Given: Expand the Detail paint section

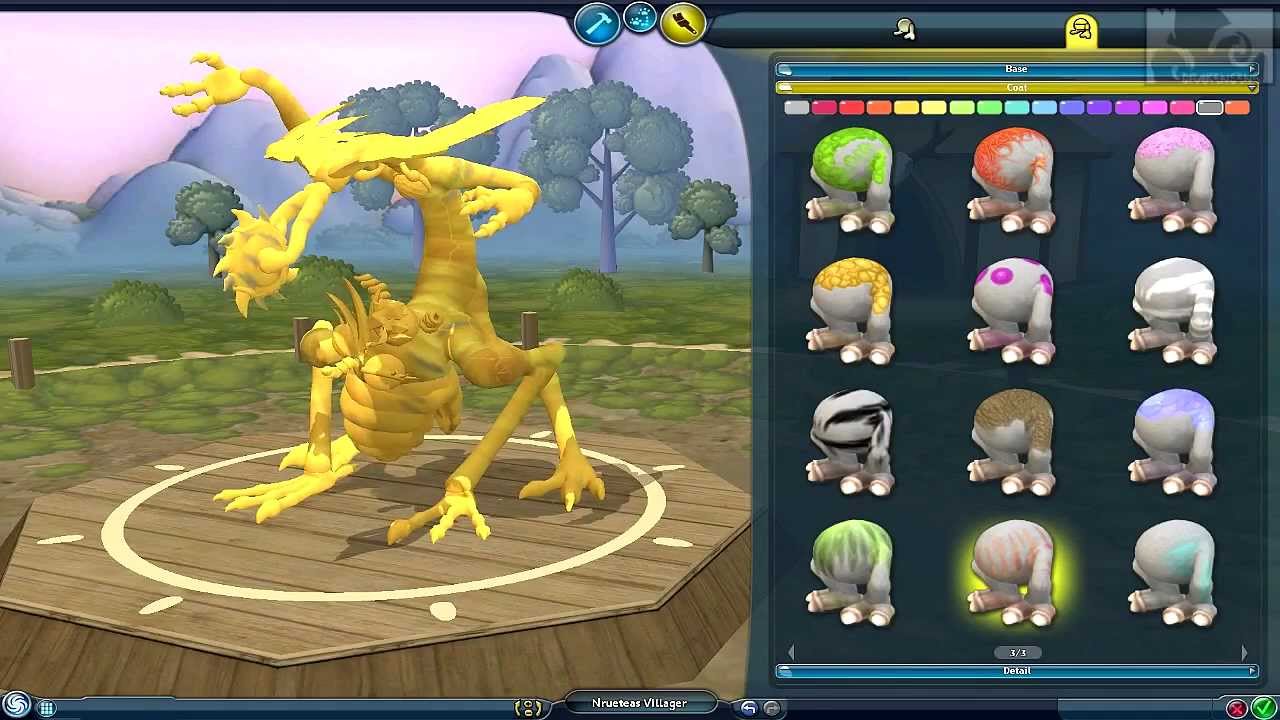Looking at the screenshot, I should 1016,671.
